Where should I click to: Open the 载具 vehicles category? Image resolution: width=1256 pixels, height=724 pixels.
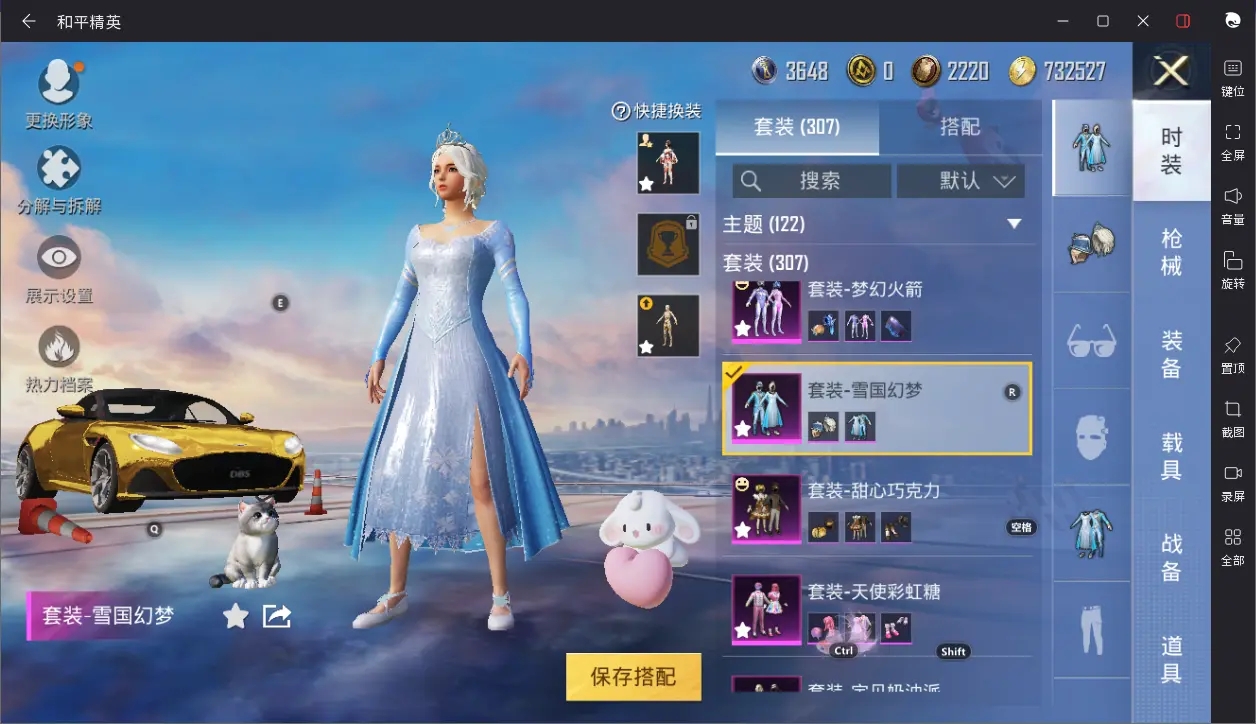point(1171,456)
